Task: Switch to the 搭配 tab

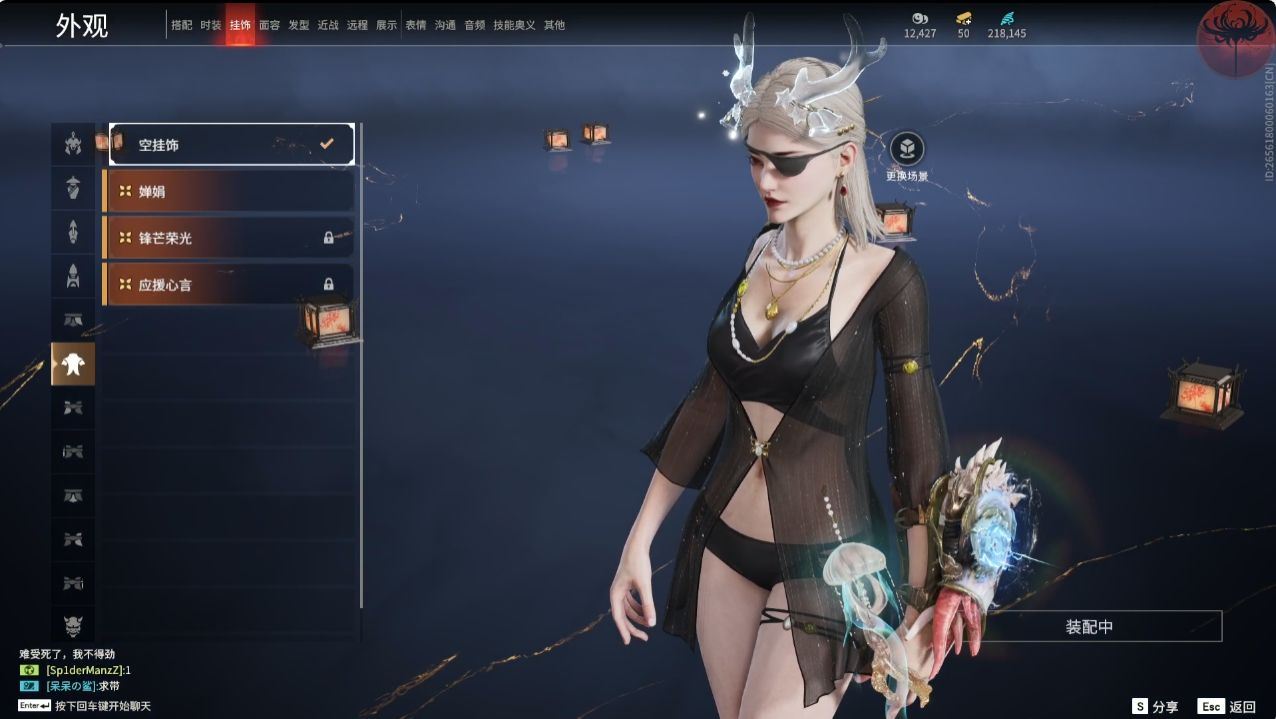Action: pos(182,25)
